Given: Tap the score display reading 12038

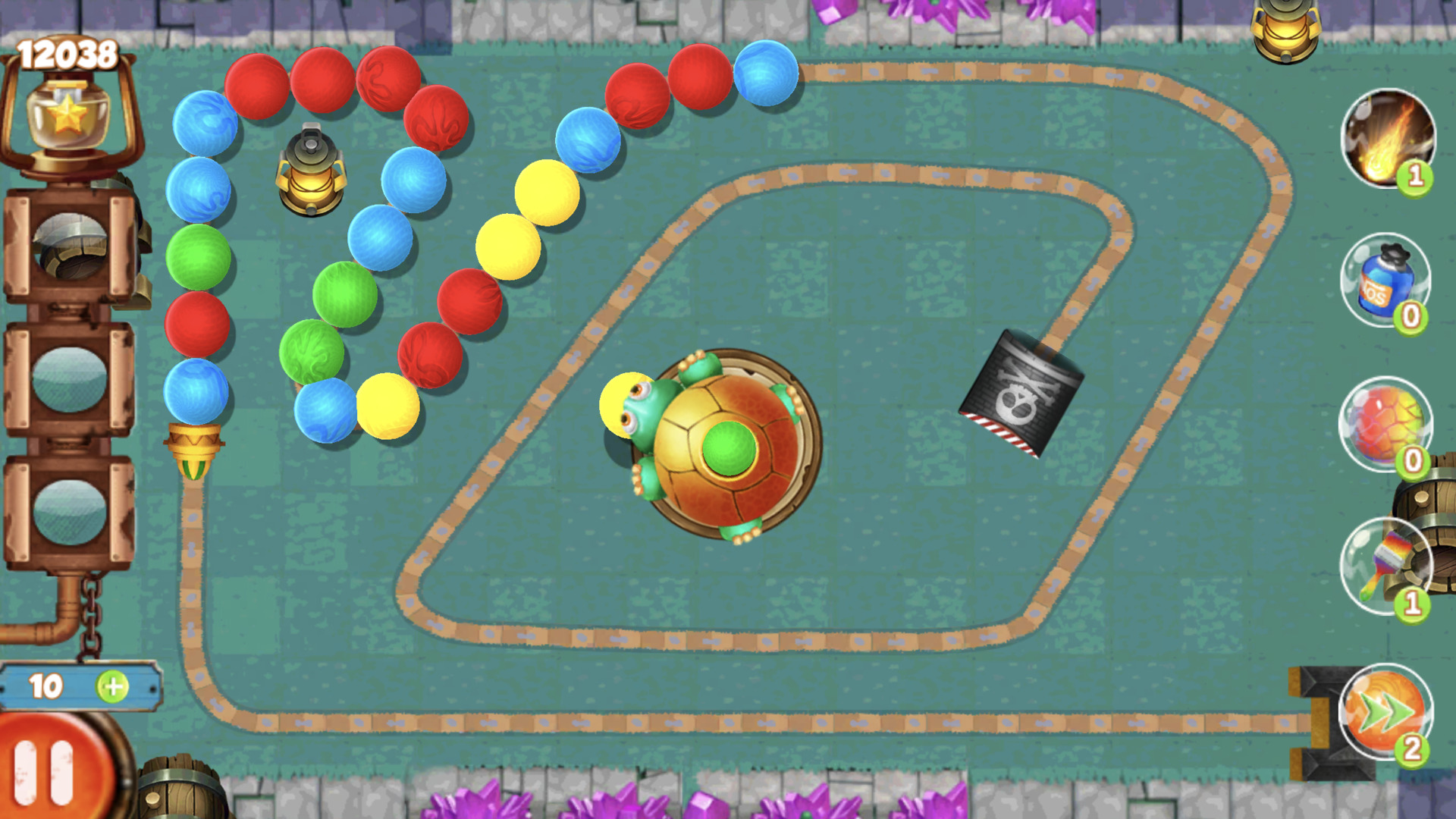Looking at the screenshot, I should pos(67,52).
